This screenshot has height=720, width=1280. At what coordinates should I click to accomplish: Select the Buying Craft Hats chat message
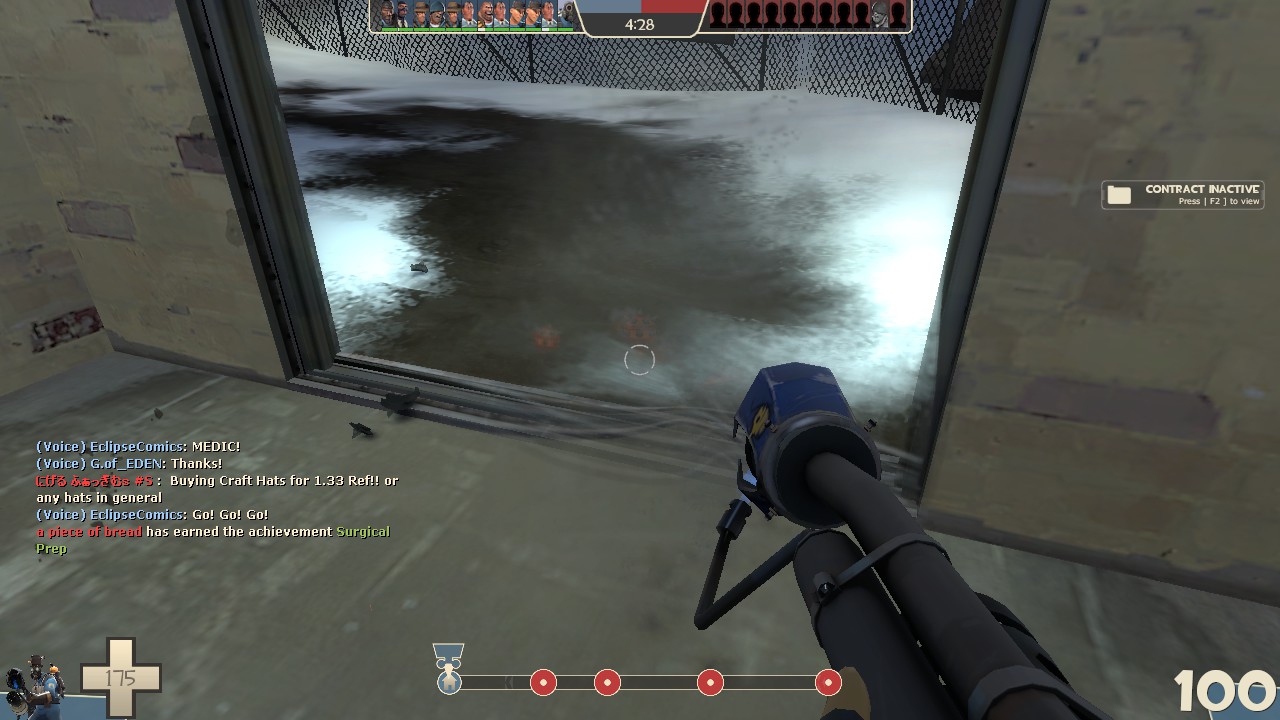click(x=217, y=489)
